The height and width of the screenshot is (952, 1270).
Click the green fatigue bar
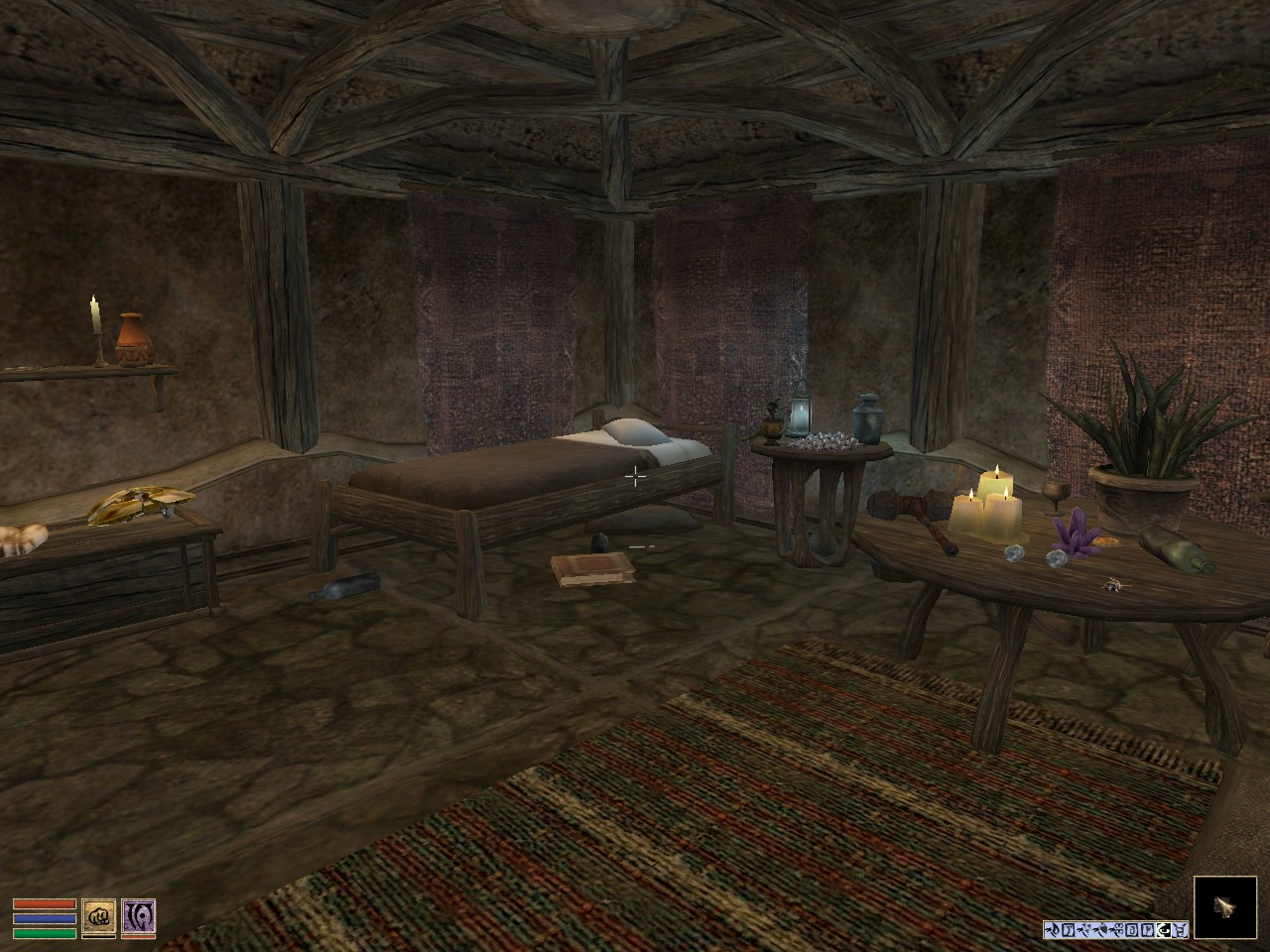(44, 933)
